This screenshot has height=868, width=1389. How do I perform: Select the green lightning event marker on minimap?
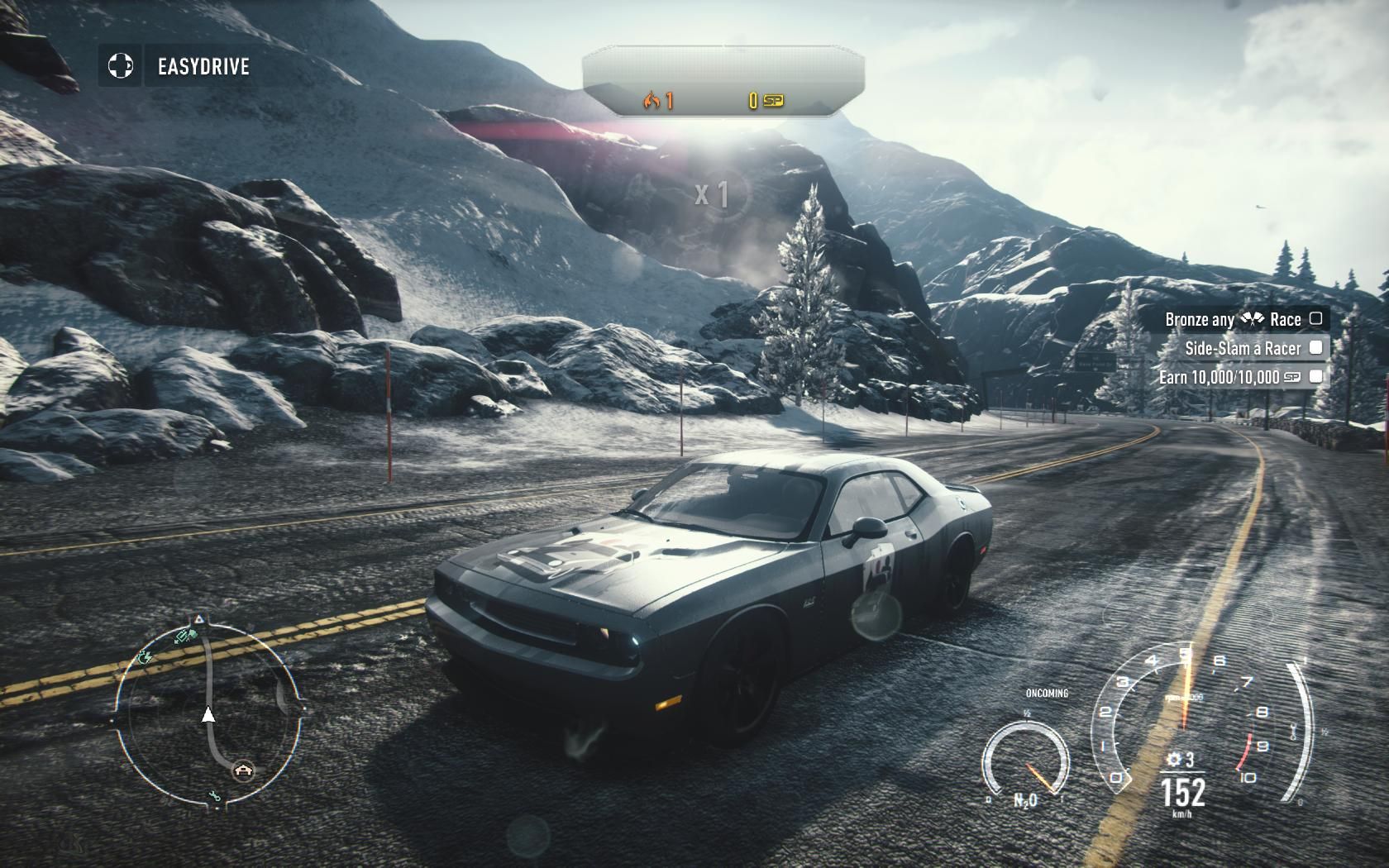click(x=146, y=658)
